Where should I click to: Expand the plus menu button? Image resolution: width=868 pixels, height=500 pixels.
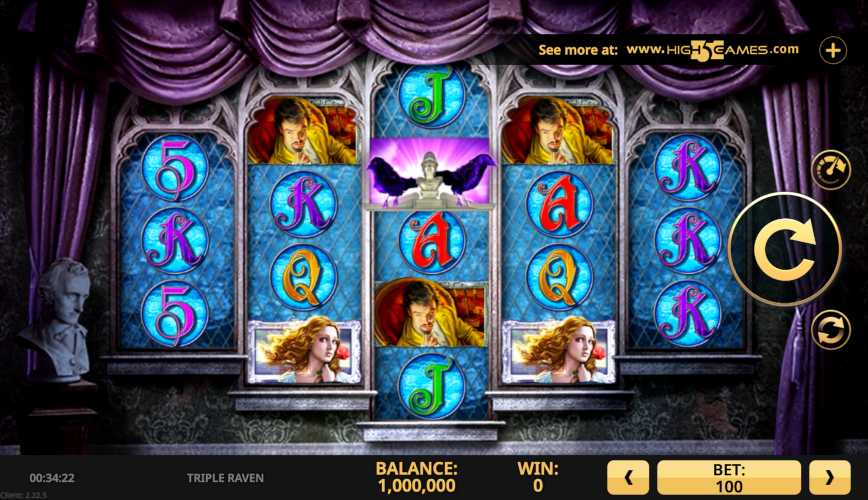tap(832, 50)
